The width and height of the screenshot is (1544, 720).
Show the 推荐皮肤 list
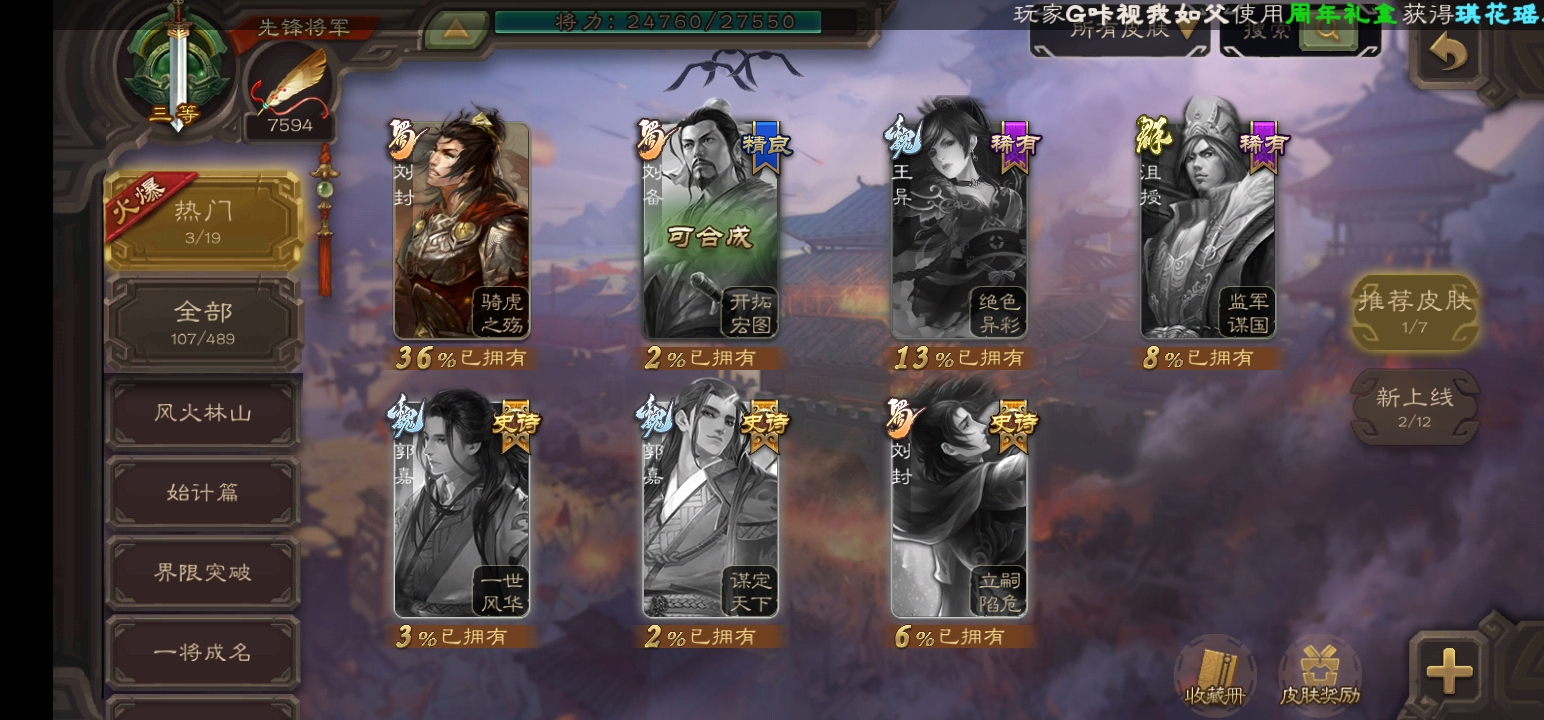click(x=1415, y=310)
